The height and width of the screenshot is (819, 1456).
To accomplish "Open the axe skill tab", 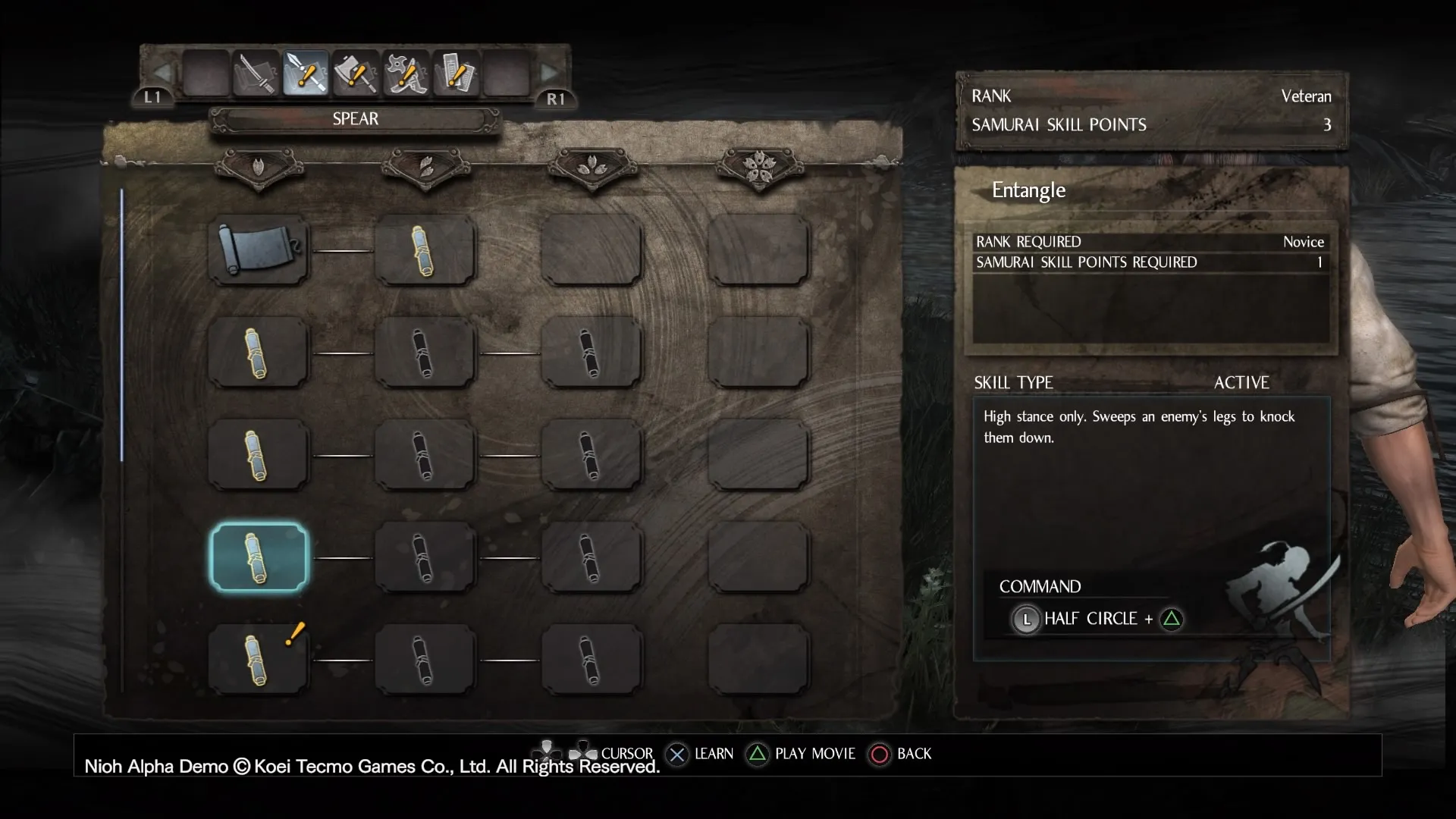I will pyautogui.click(x=355, y=74).
